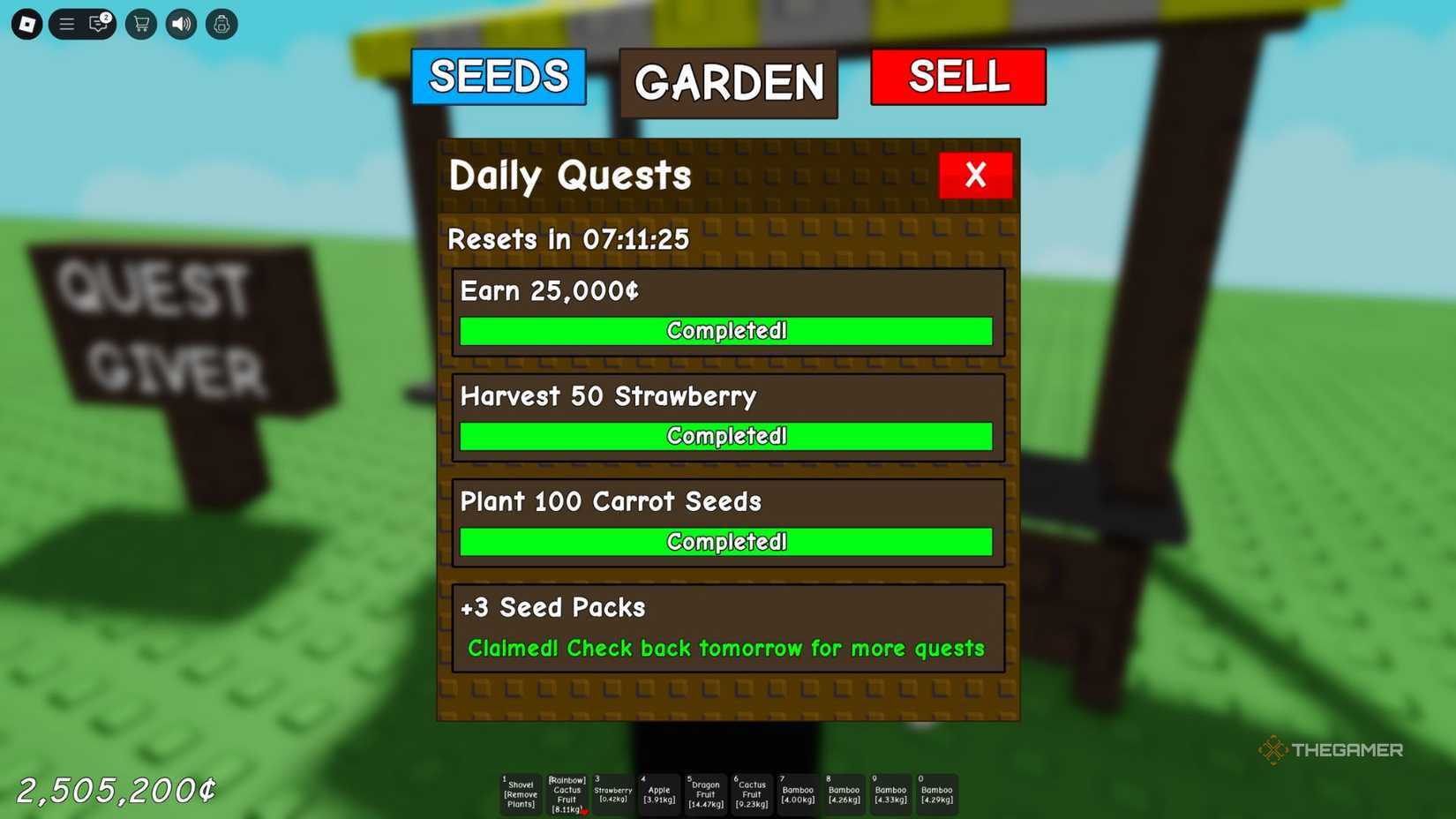Open the Roblox home menu icon
This screenshot has height=819, width=1456.
(x=26, y=24)
